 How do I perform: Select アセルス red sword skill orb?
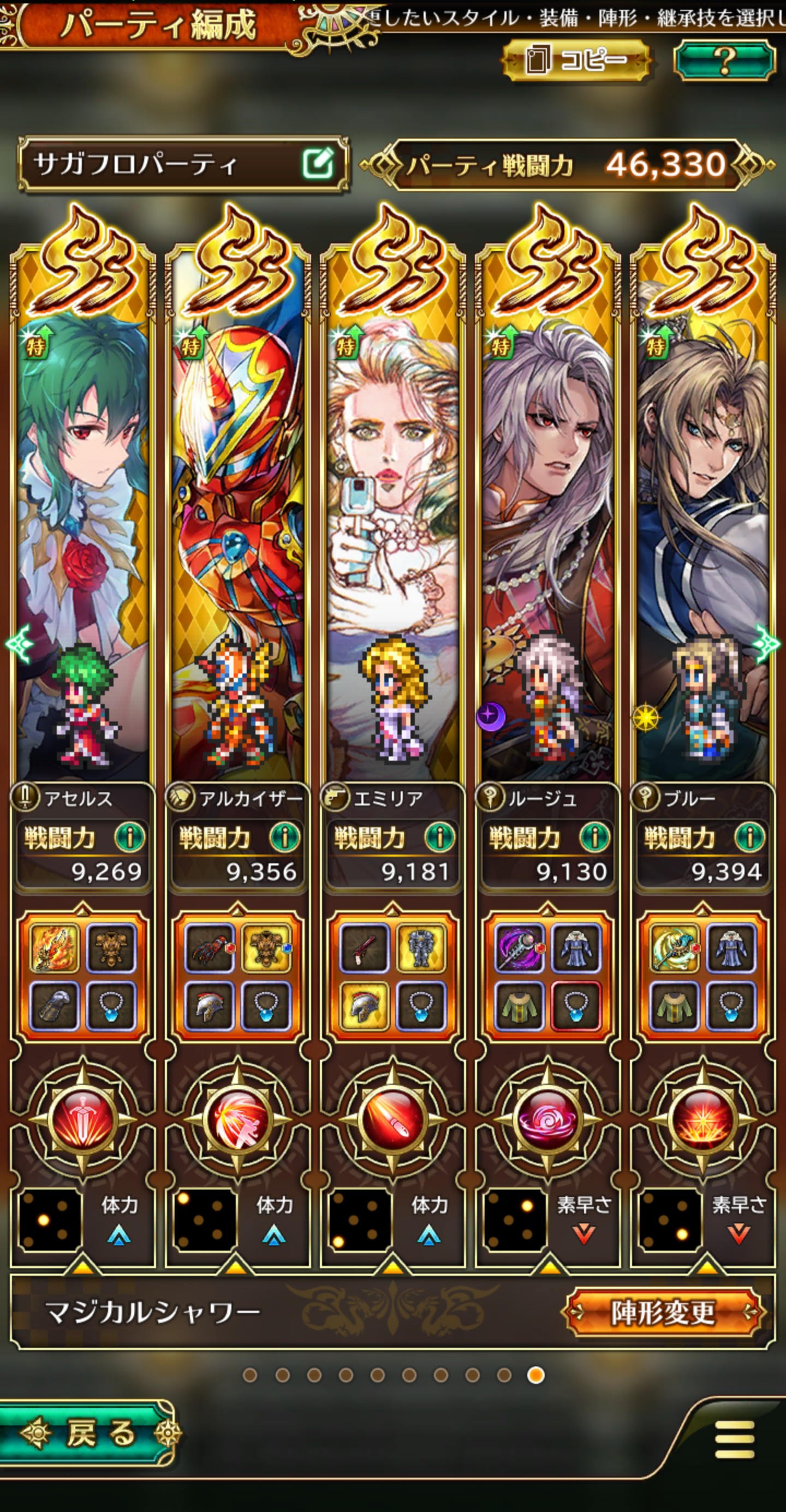point(82,1119)
